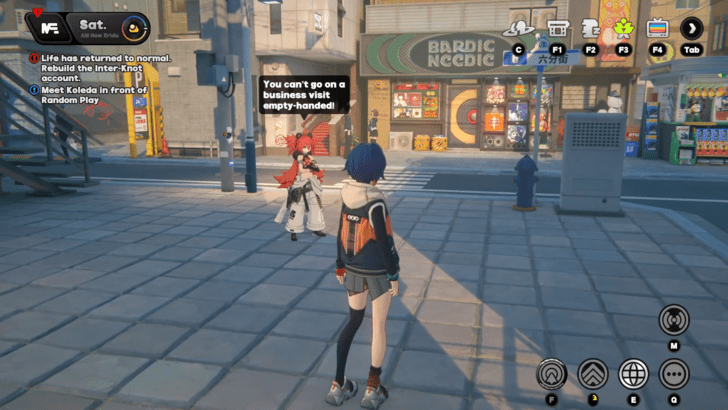
Task: Expand the arrow menu button
Action: [x=691, y=28]
